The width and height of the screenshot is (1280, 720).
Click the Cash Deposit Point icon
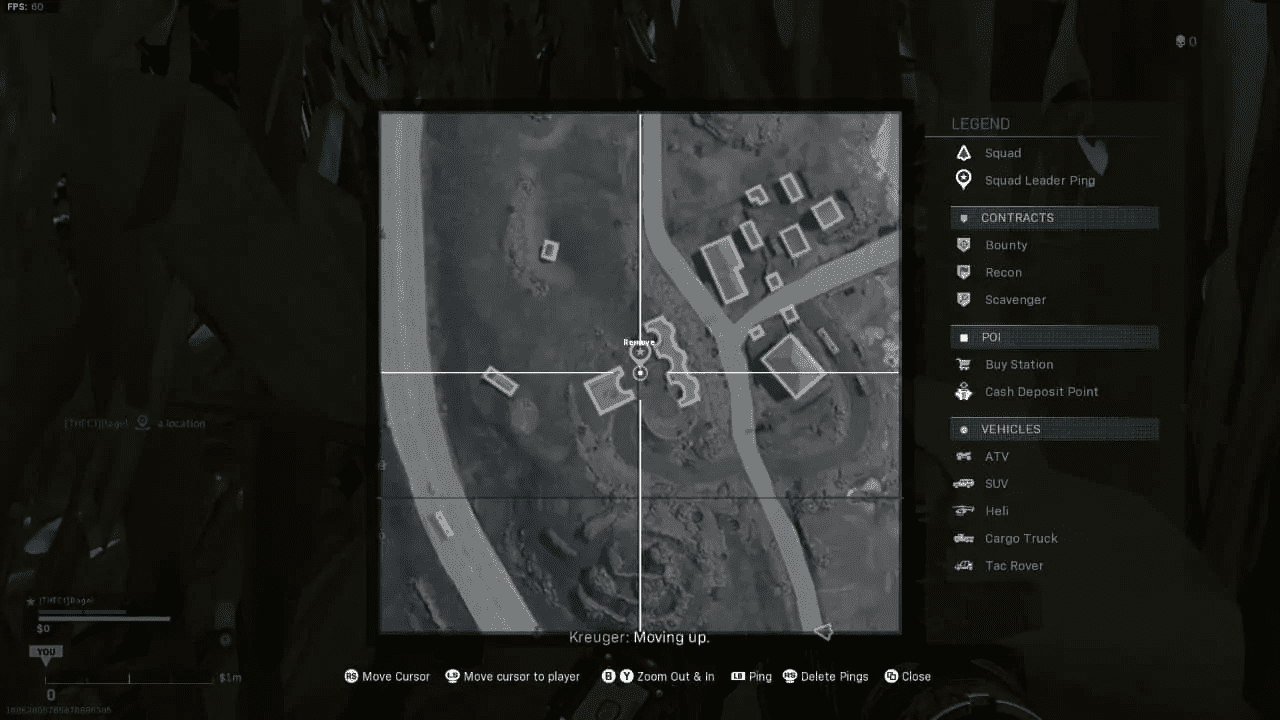[963, 391]
